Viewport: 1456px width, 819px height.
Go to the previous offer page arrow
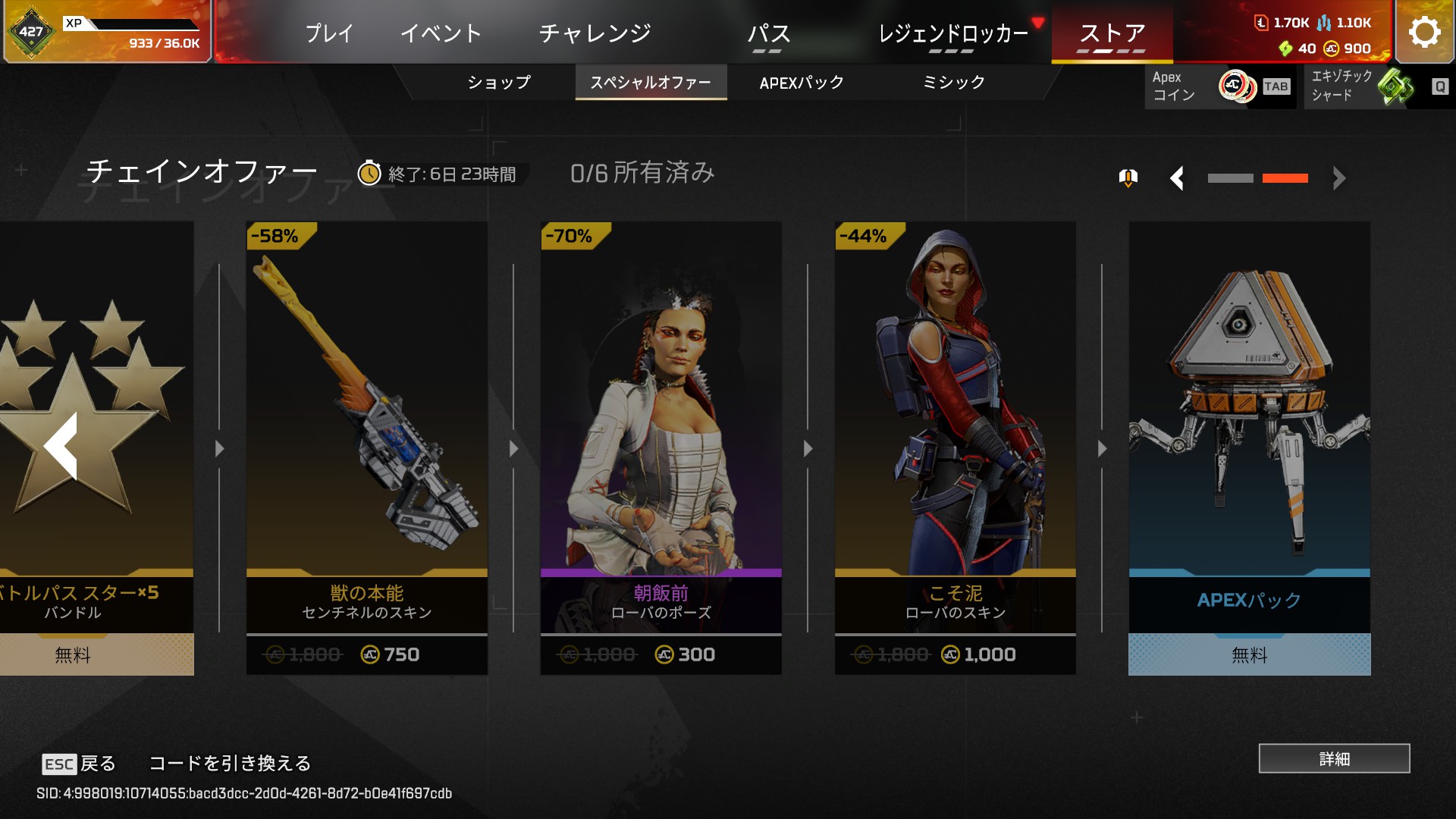click(1177, 179)
